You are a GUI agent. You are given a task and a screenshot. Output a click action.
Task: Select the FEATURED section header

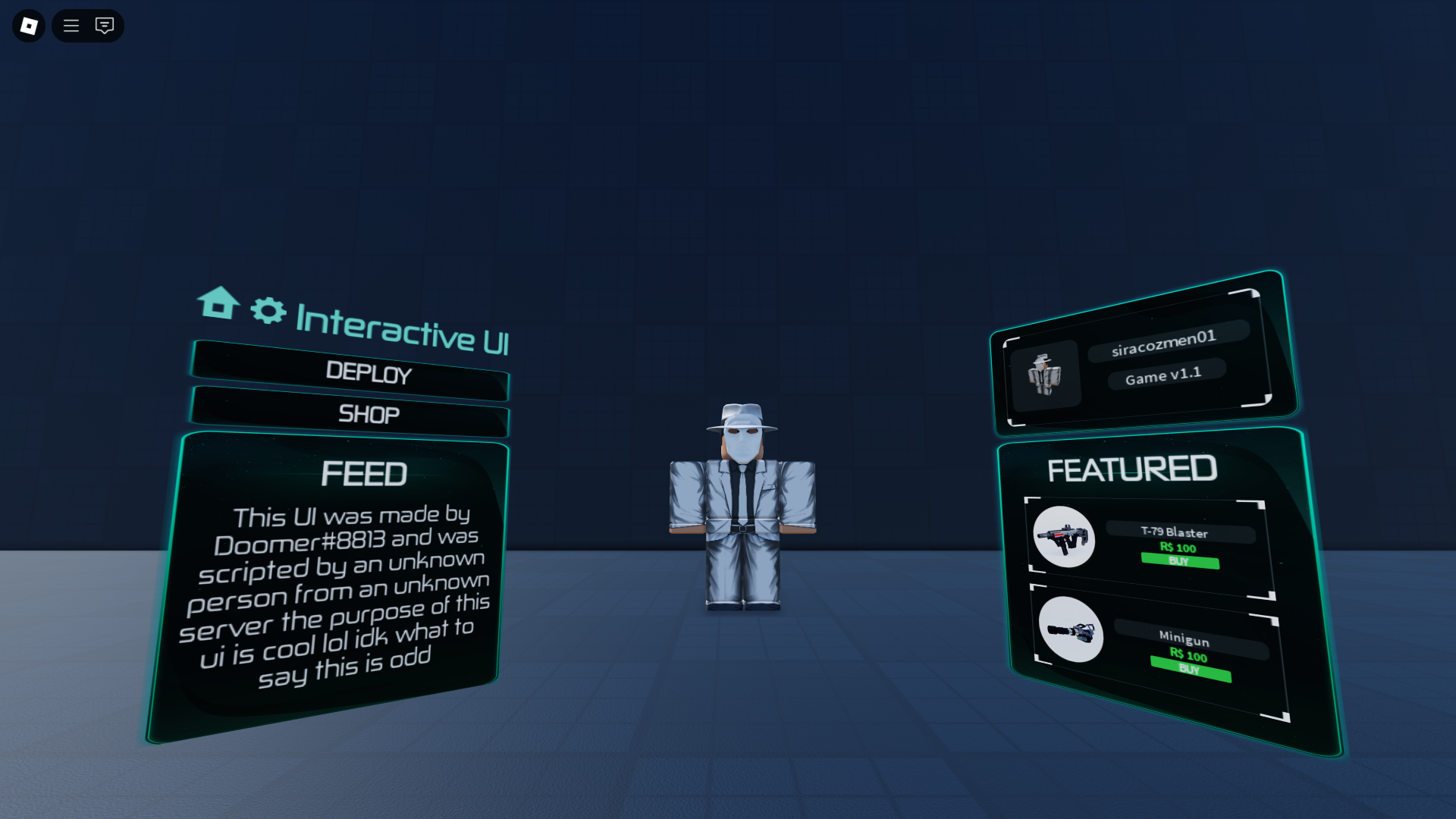(x=1133, y=469)
